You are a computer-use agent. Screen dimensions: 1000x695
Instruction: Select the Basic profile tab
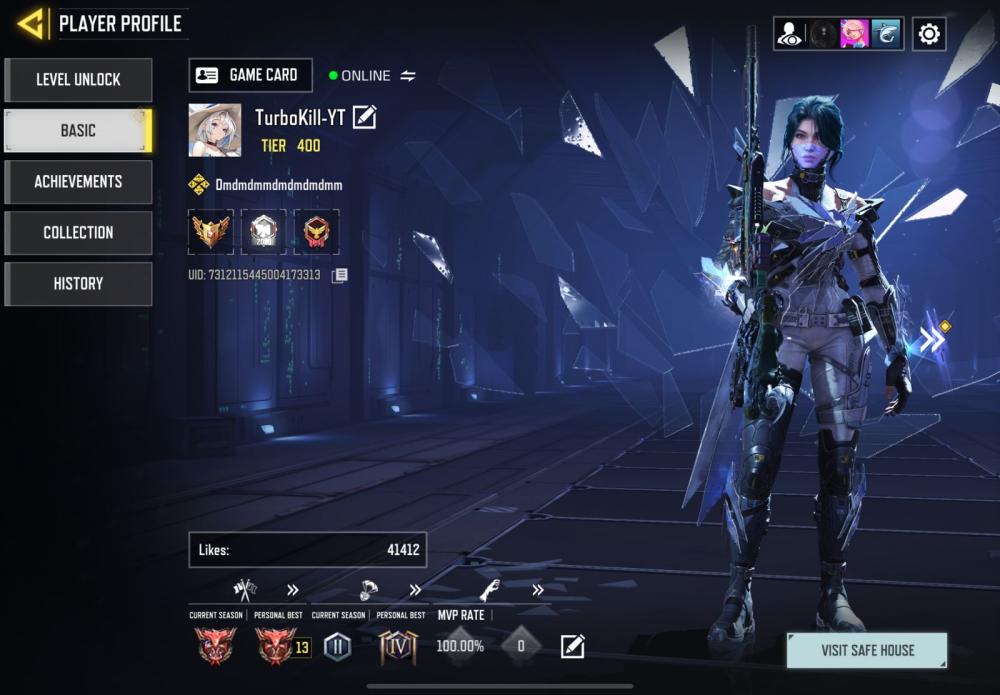tap(78, 131)
